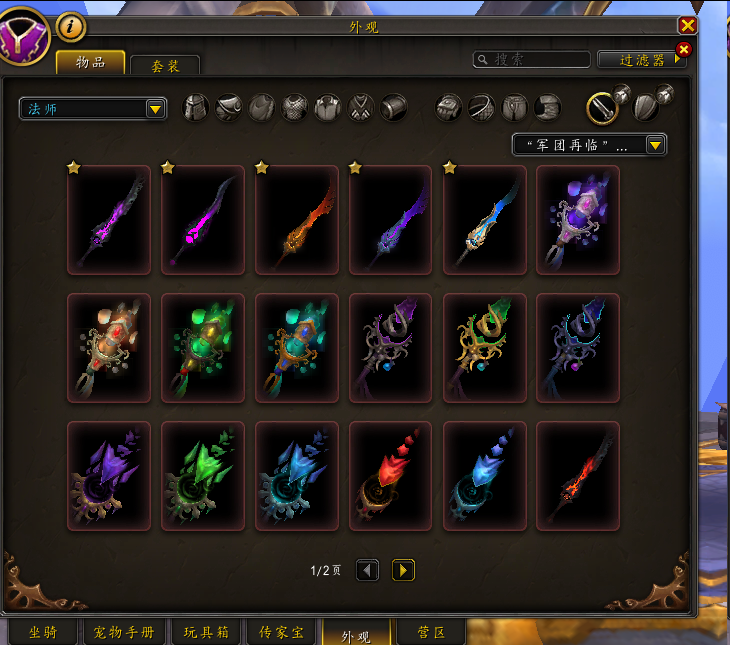Show the boots slot appearances
This screenshot has height=645, width=730.
pyautogui.click(x=546, y=107)
